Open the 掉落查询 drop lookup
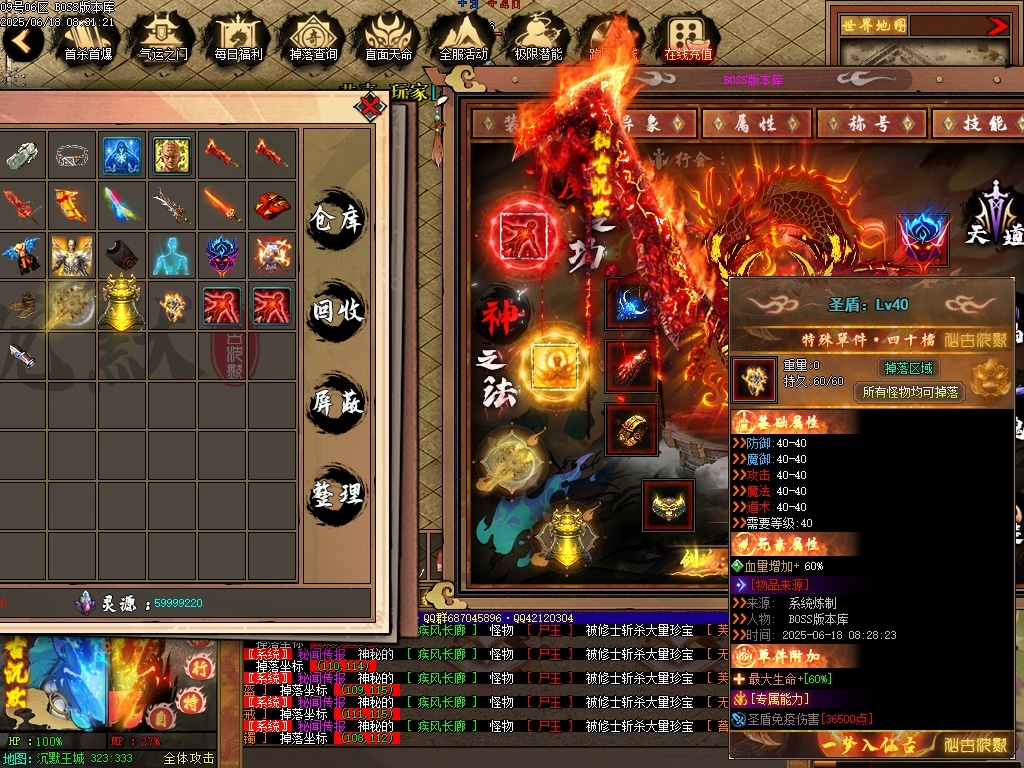 [x=313, y=38]
